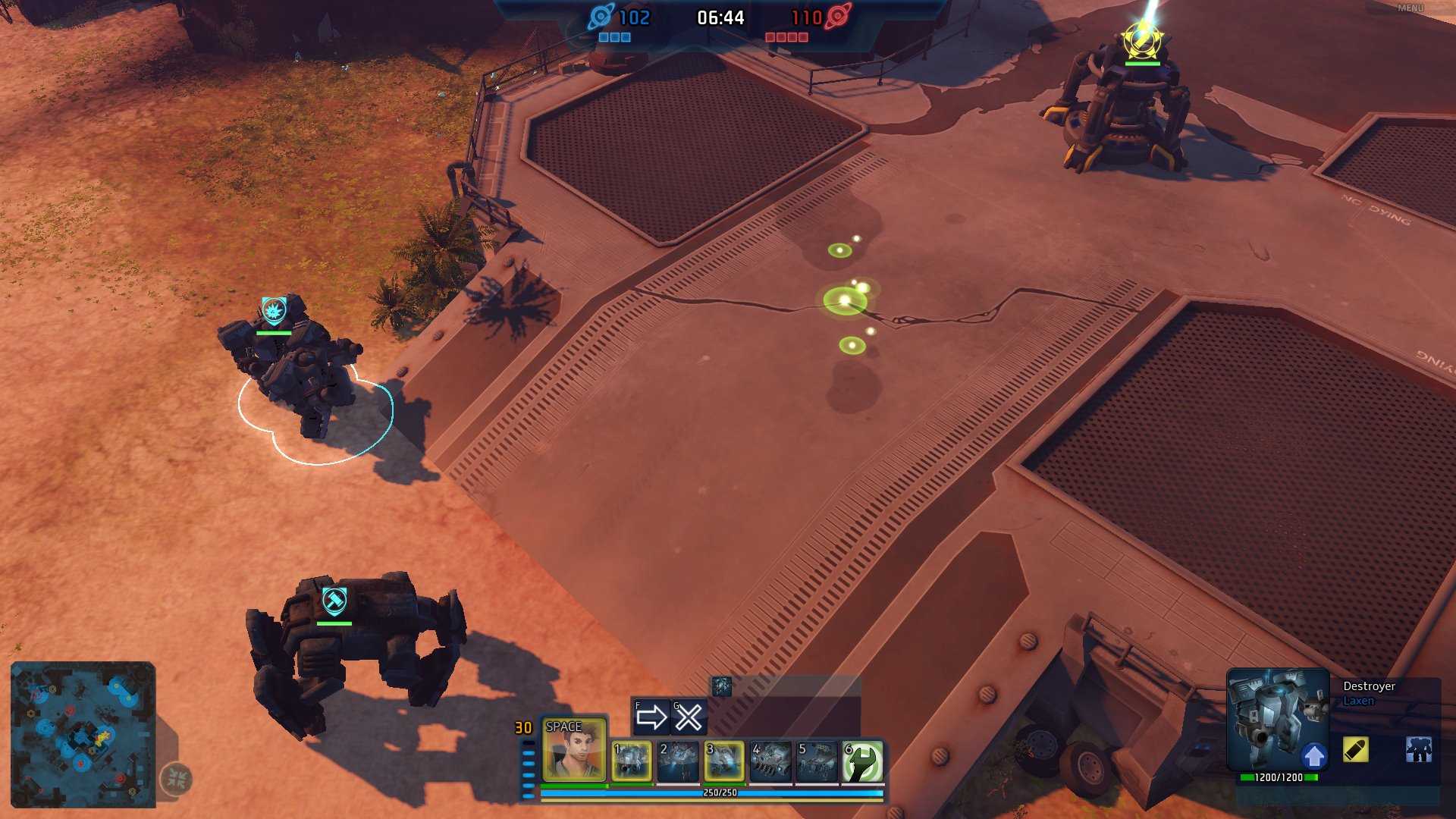This screenshot has width=1456, height=819.
Task: Open the game MENU
Action: click(1410, 8)
